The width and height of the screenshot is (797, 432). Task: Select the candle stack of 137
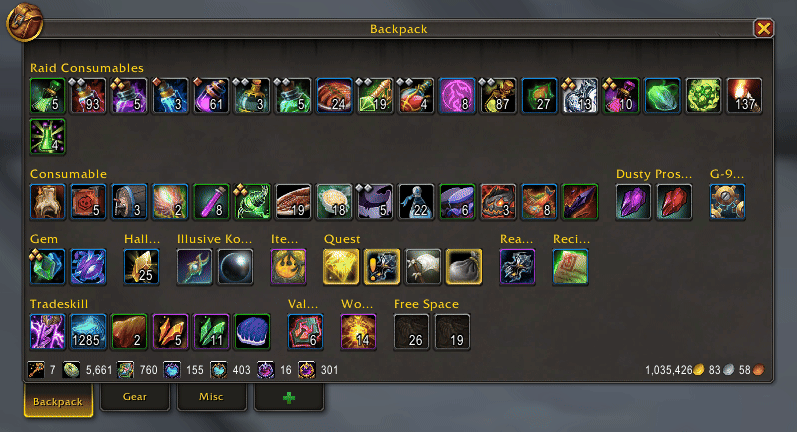[x=744, y=96]
